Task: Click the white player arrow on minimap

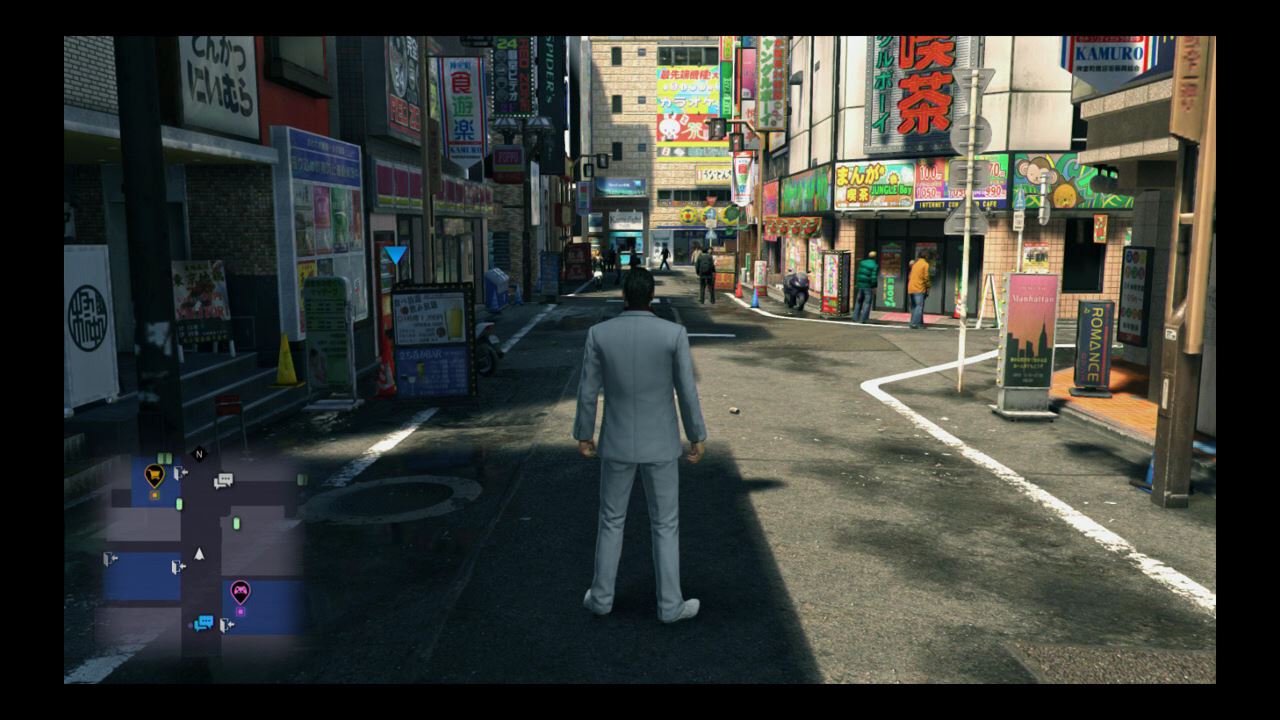Action: tap(199, 553)
